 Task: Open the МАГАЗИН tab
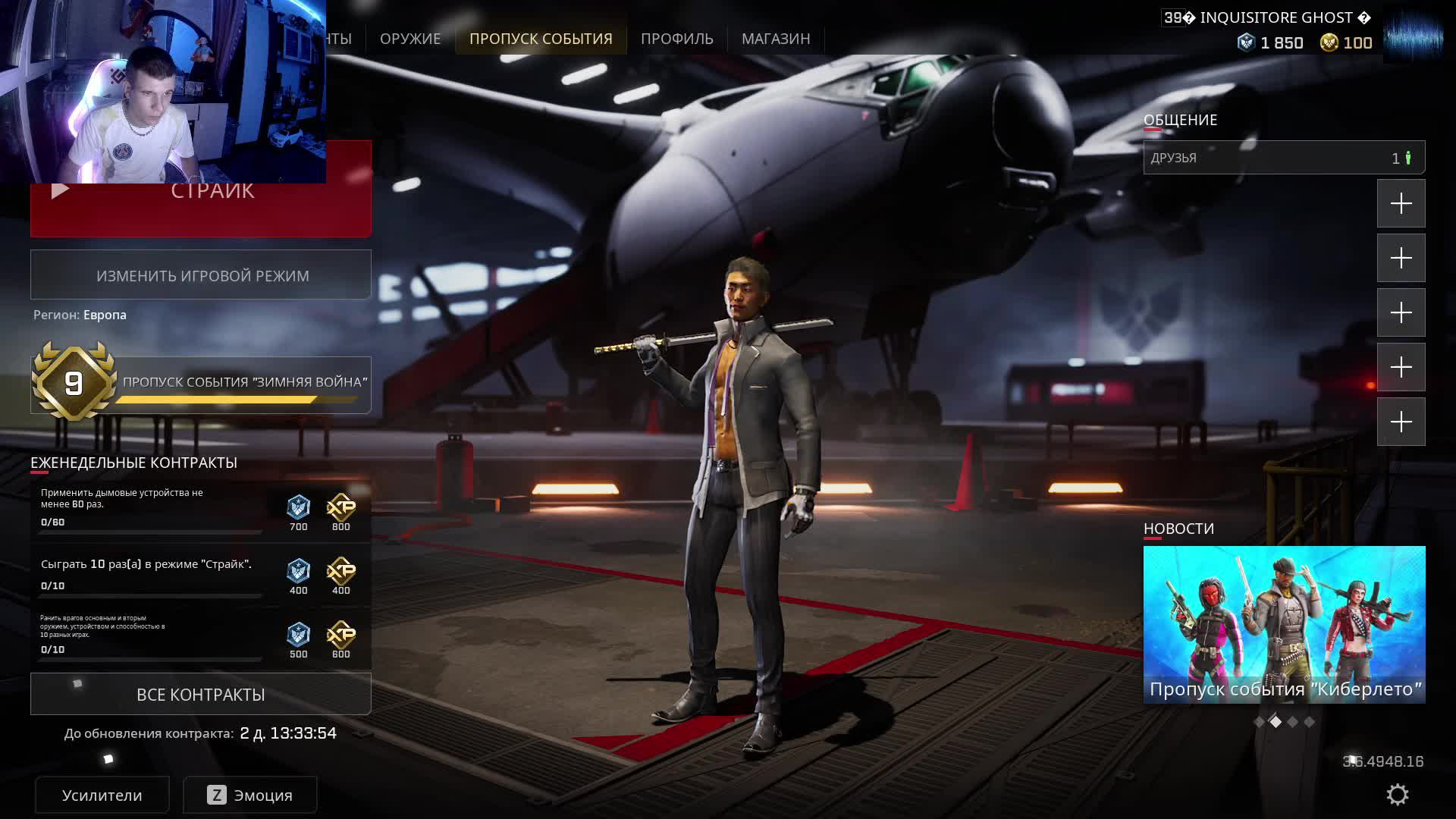pyautogui.click(x=776, y=39)
